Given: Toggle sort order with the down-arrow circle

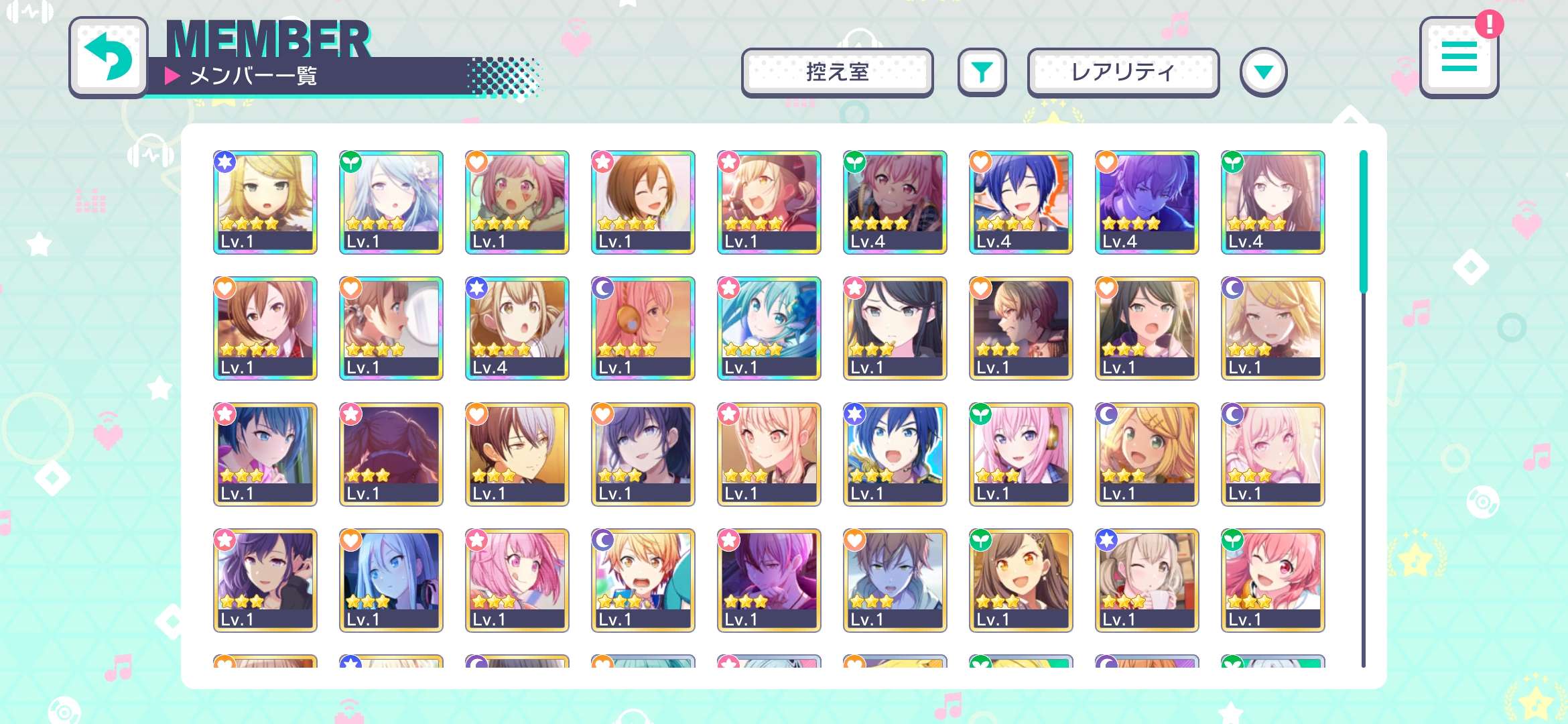Looking at the screenshot, I should tap(1263, 72).
